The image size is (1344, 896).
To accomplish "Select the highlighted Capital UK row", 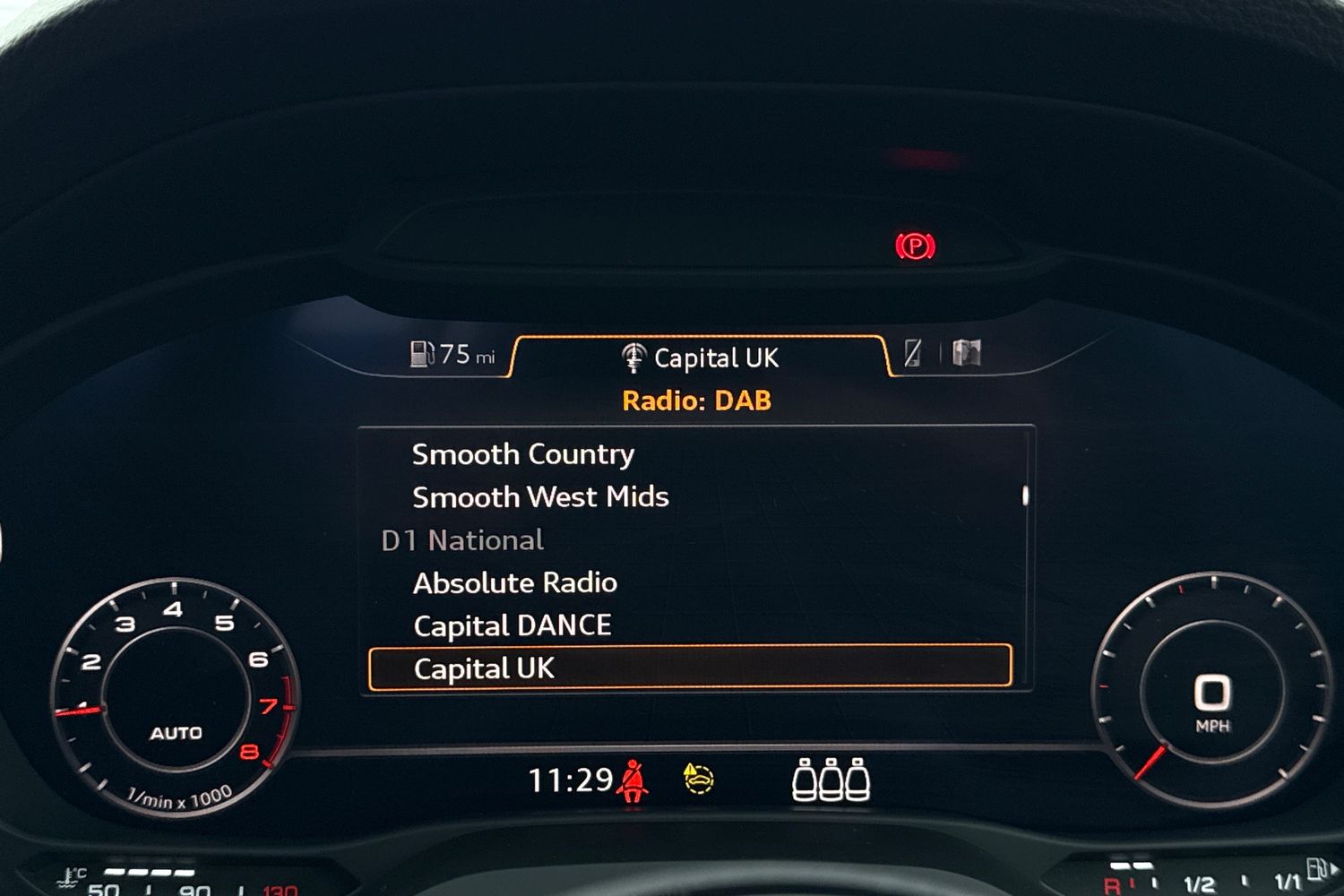I will click(690, 668).
